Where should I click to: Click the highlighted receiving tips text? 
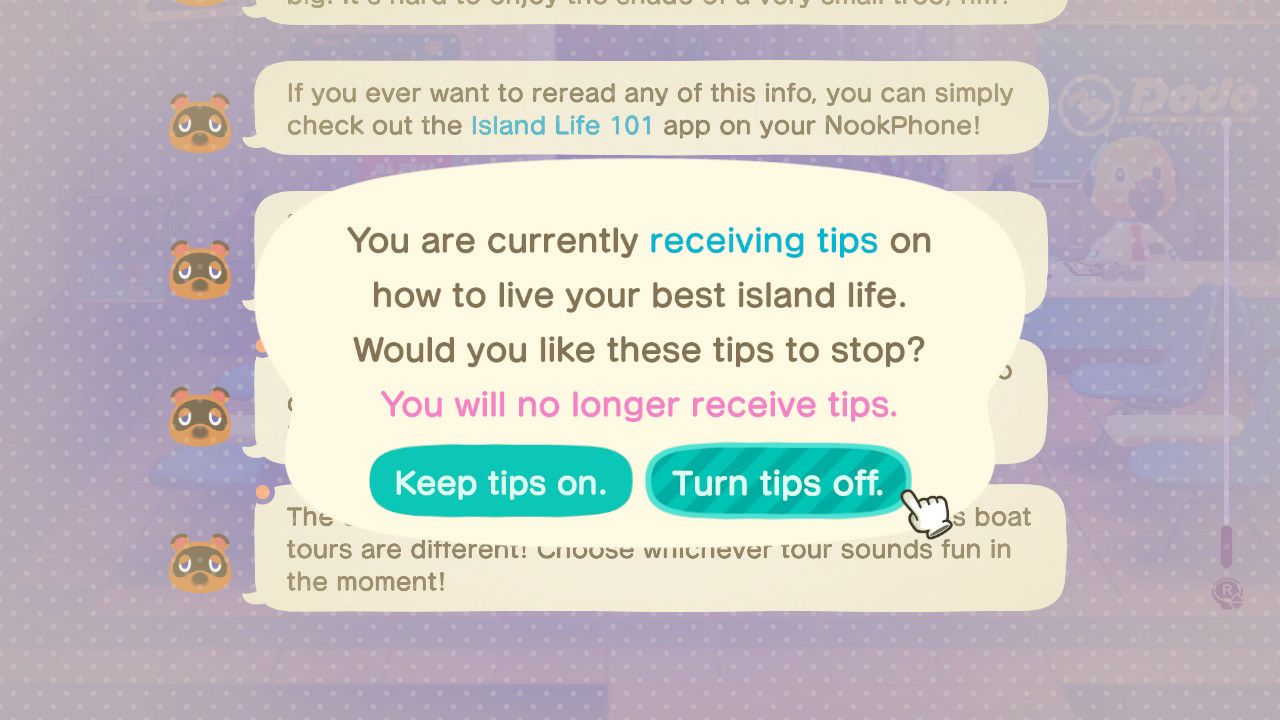pyautogui.click(x=762, y=240)
